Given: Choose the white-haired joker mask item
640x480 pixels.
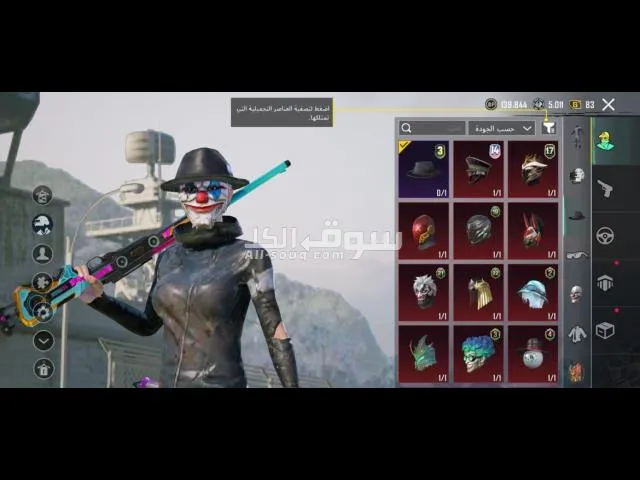Looking at the screenshot, I should point(423,291).
